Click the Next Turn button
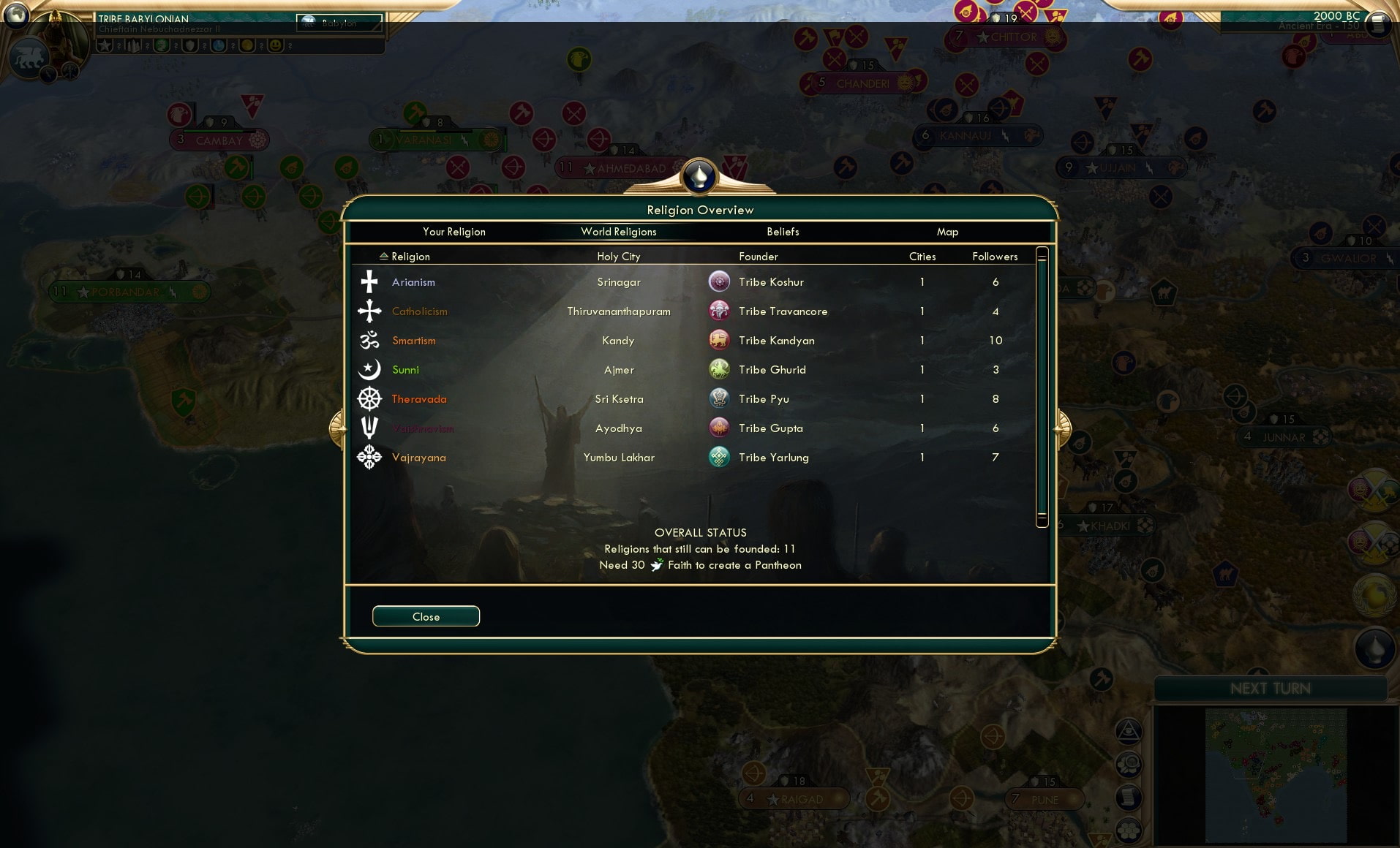The height and width of the screenshot is (848, 1400). click(x=1271, y=688)
